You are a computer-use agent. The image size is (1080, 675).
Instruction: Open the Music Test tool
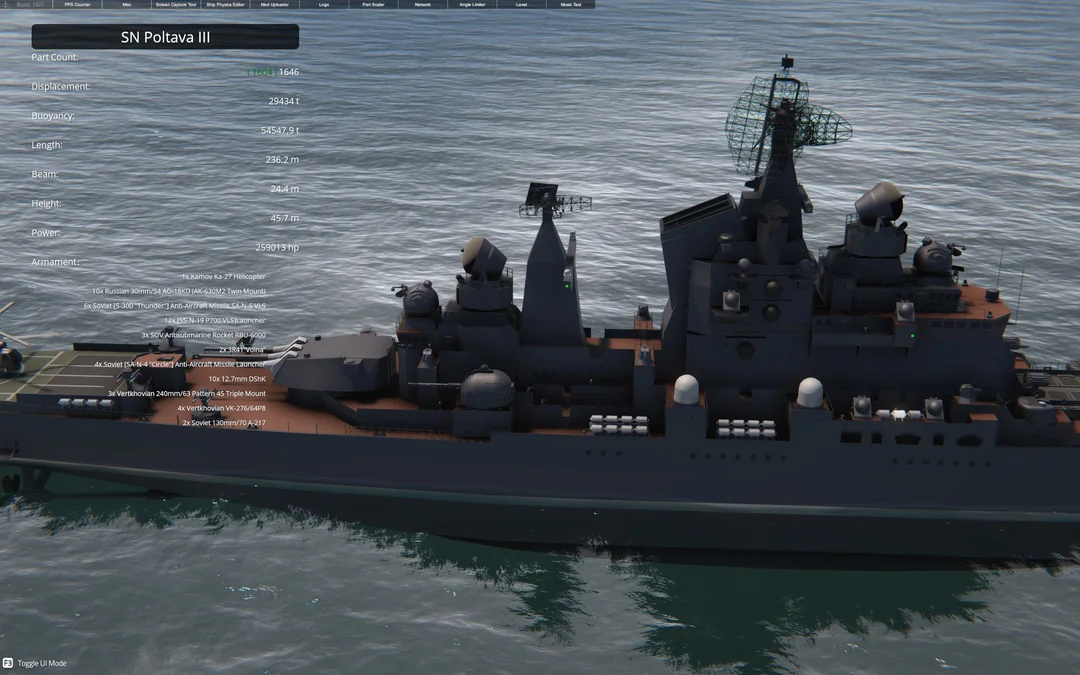point(570,5)
